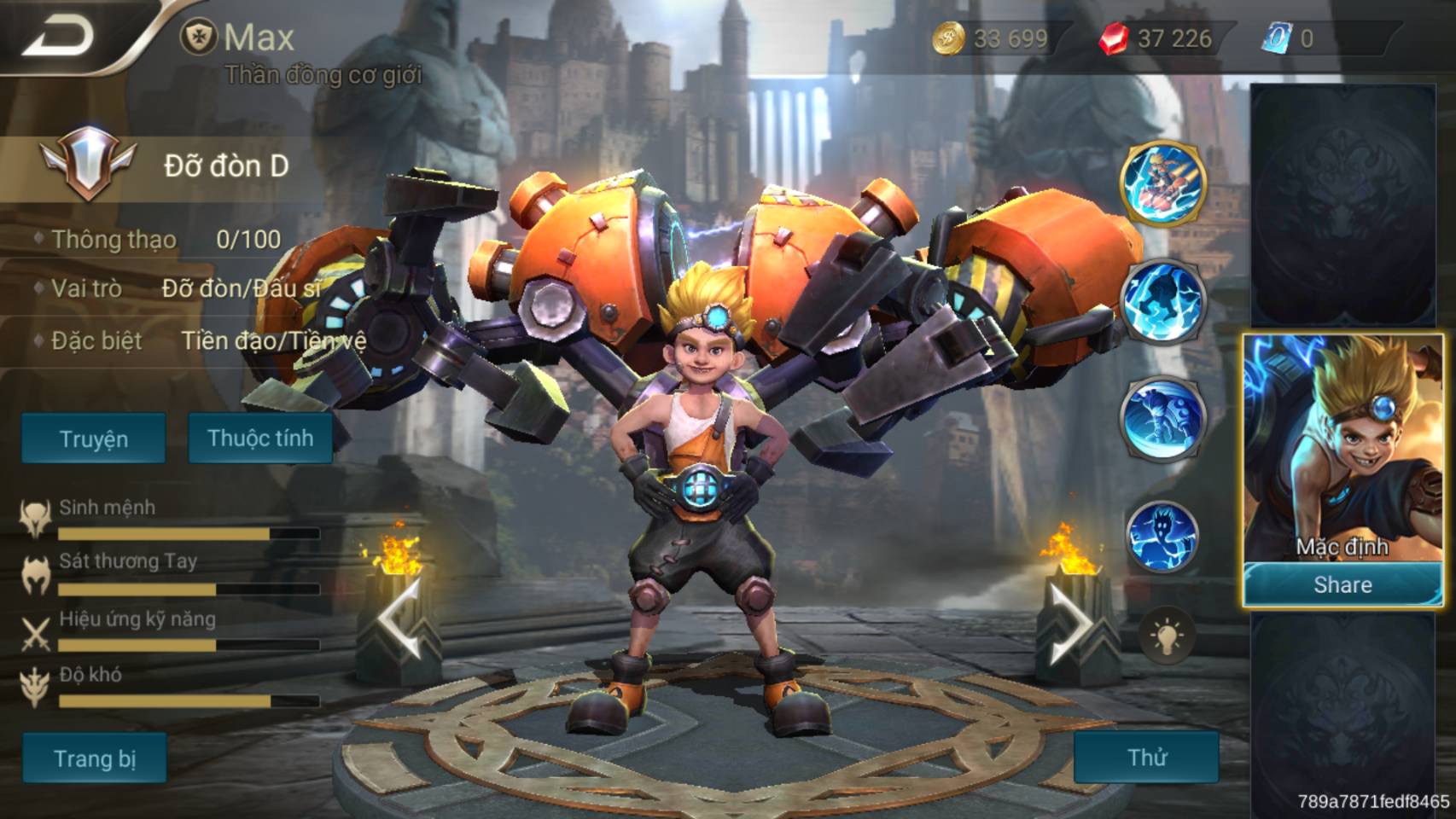Tap the red ruby currency icon
Screen dimensions: 1456x819
coord(1113,38)
